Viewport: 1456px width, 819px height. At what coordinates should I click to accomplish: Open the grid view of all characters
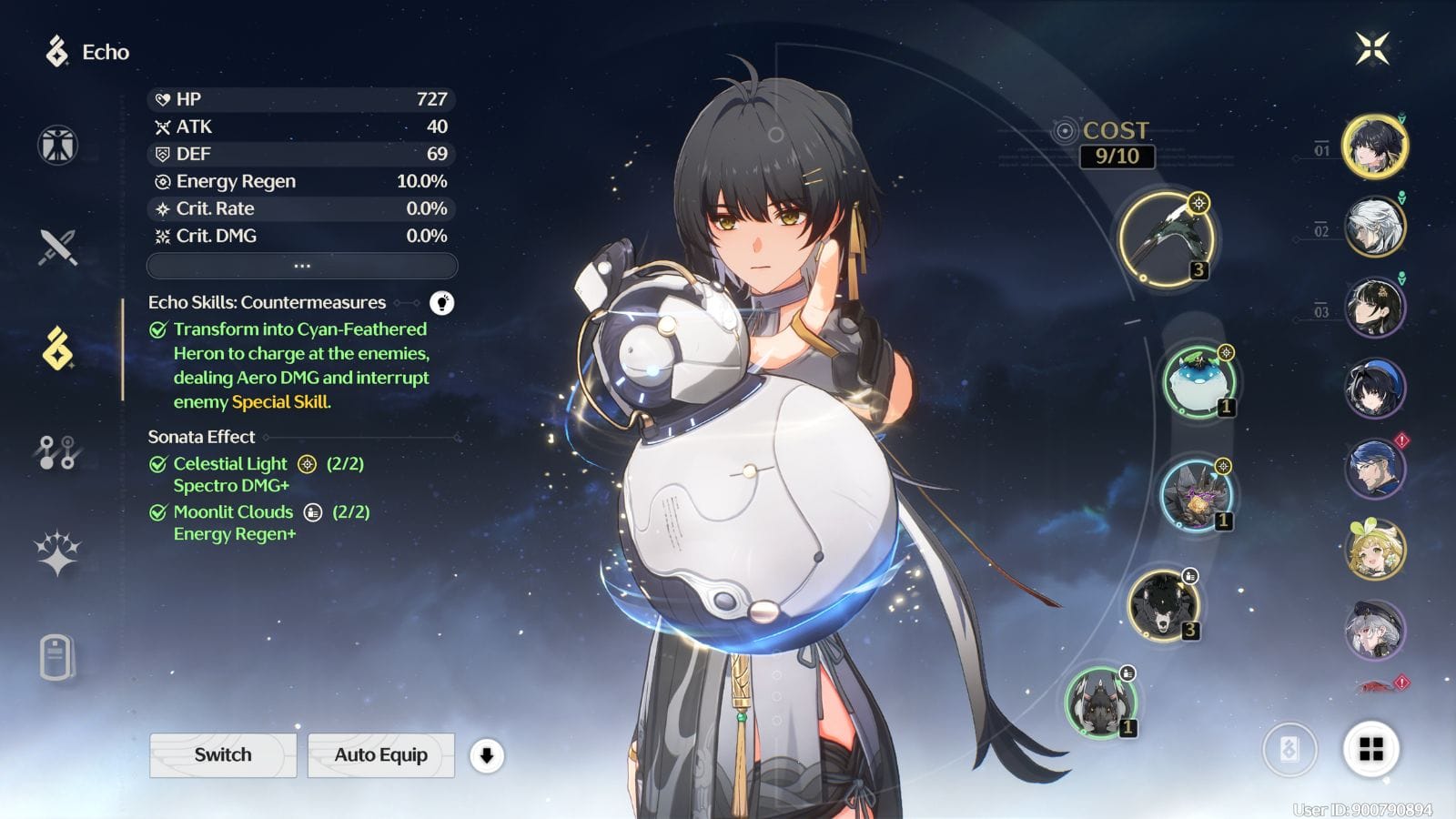(x=1370, y=750)
